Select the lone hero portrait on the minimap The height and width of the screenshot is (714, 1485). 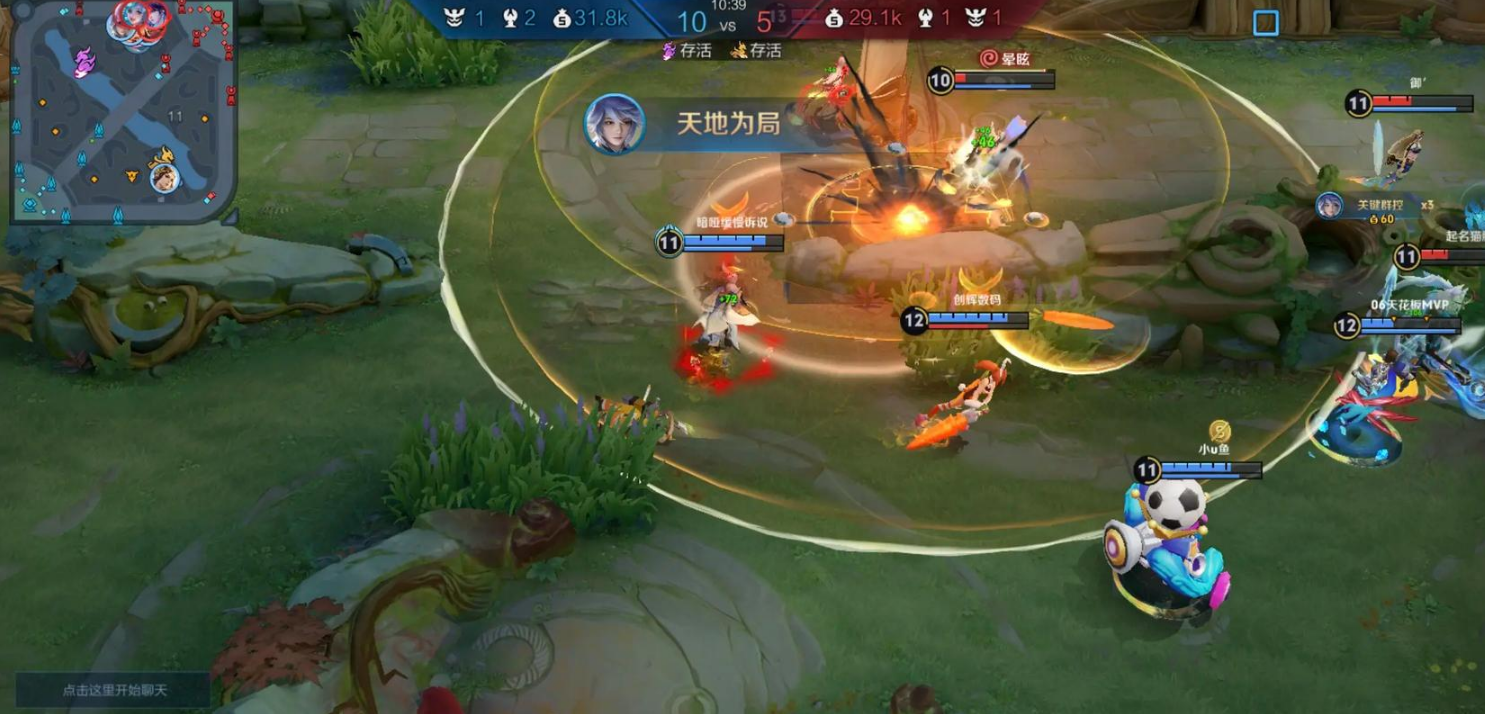(165, 179)
